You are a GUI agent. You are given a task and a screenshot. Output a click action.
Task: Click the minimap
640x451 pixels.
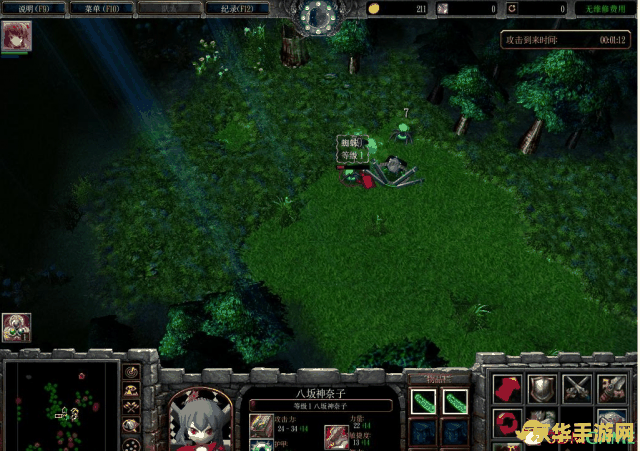click(60, 407)
